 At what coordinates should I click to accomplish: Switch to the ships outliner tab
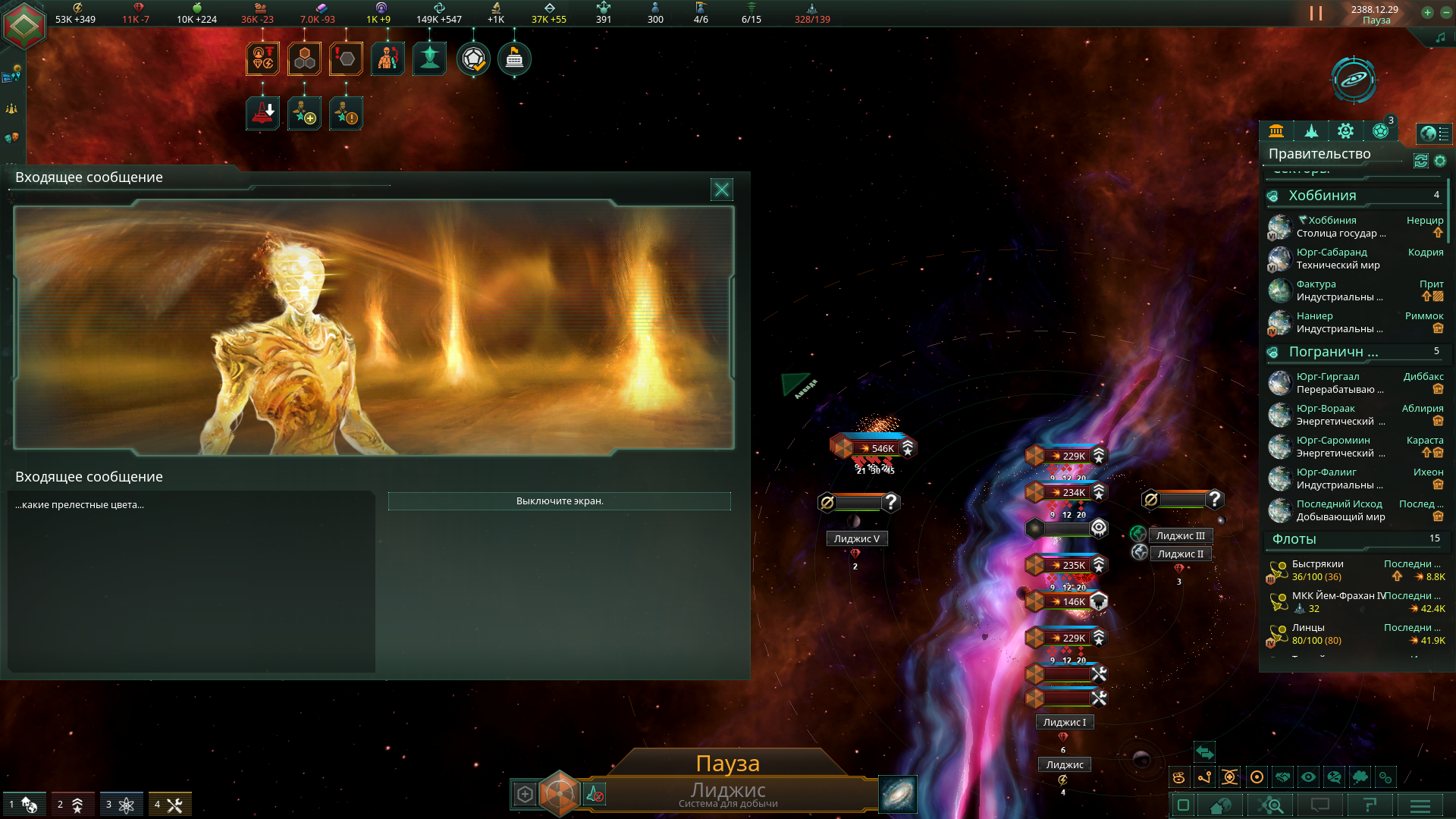[x=1311, y=131]
